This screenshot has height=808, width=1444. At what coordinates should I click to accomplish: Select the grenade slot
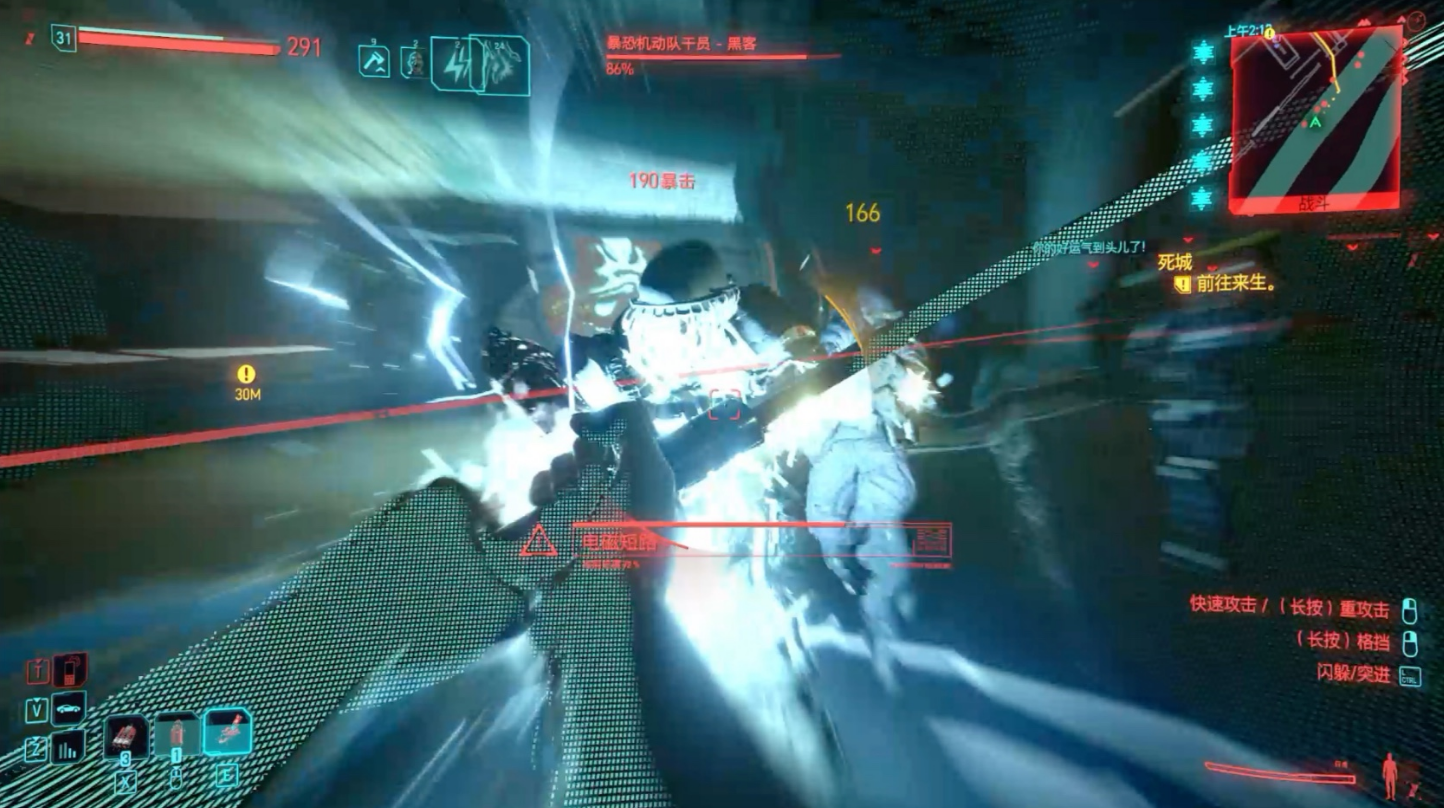click(x=176, y=737)
